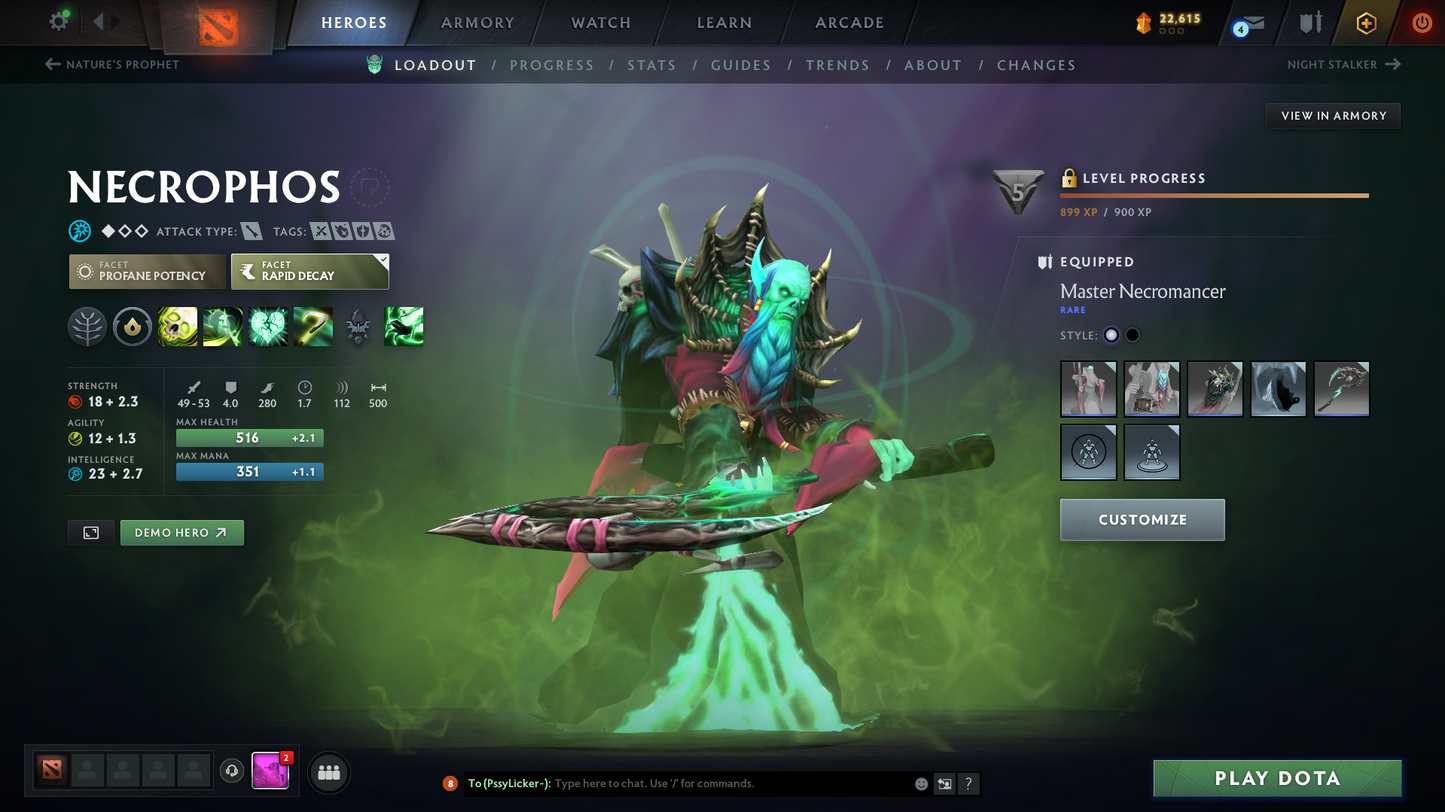Select the Profane Potency facet
1445x812 pixels.
pos(147,271)
